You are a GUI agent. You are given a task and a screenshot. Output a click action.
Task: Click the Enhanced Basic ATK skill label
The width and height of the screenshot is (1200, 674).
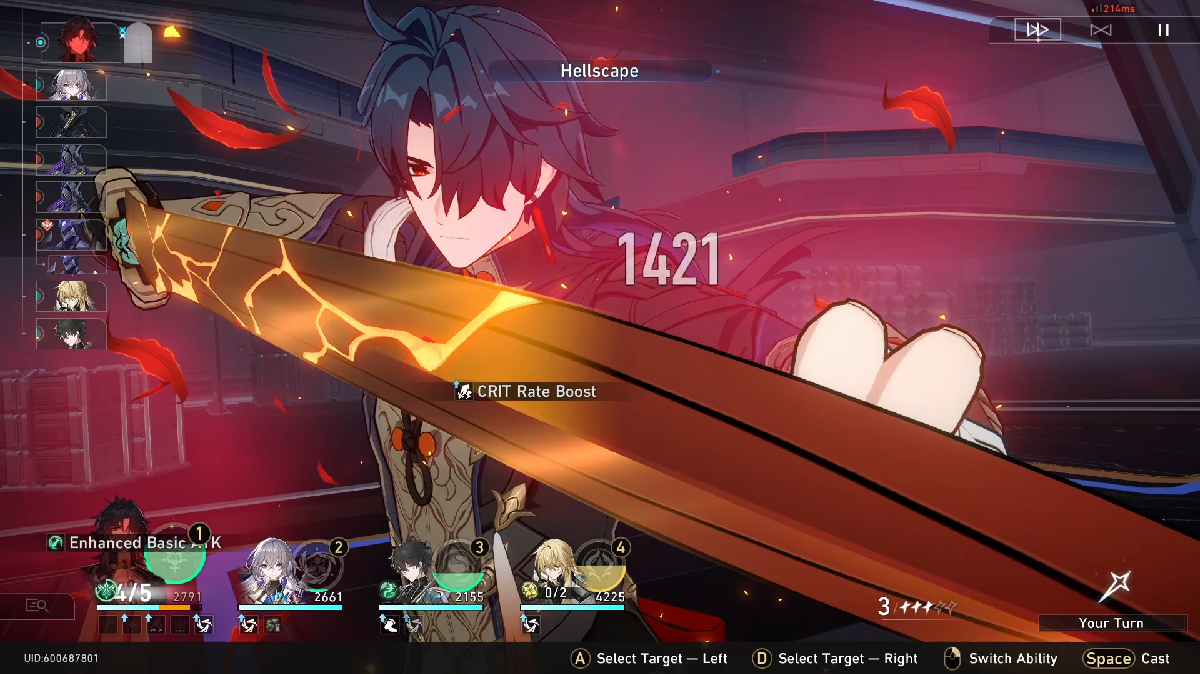[x=135, y=542]
